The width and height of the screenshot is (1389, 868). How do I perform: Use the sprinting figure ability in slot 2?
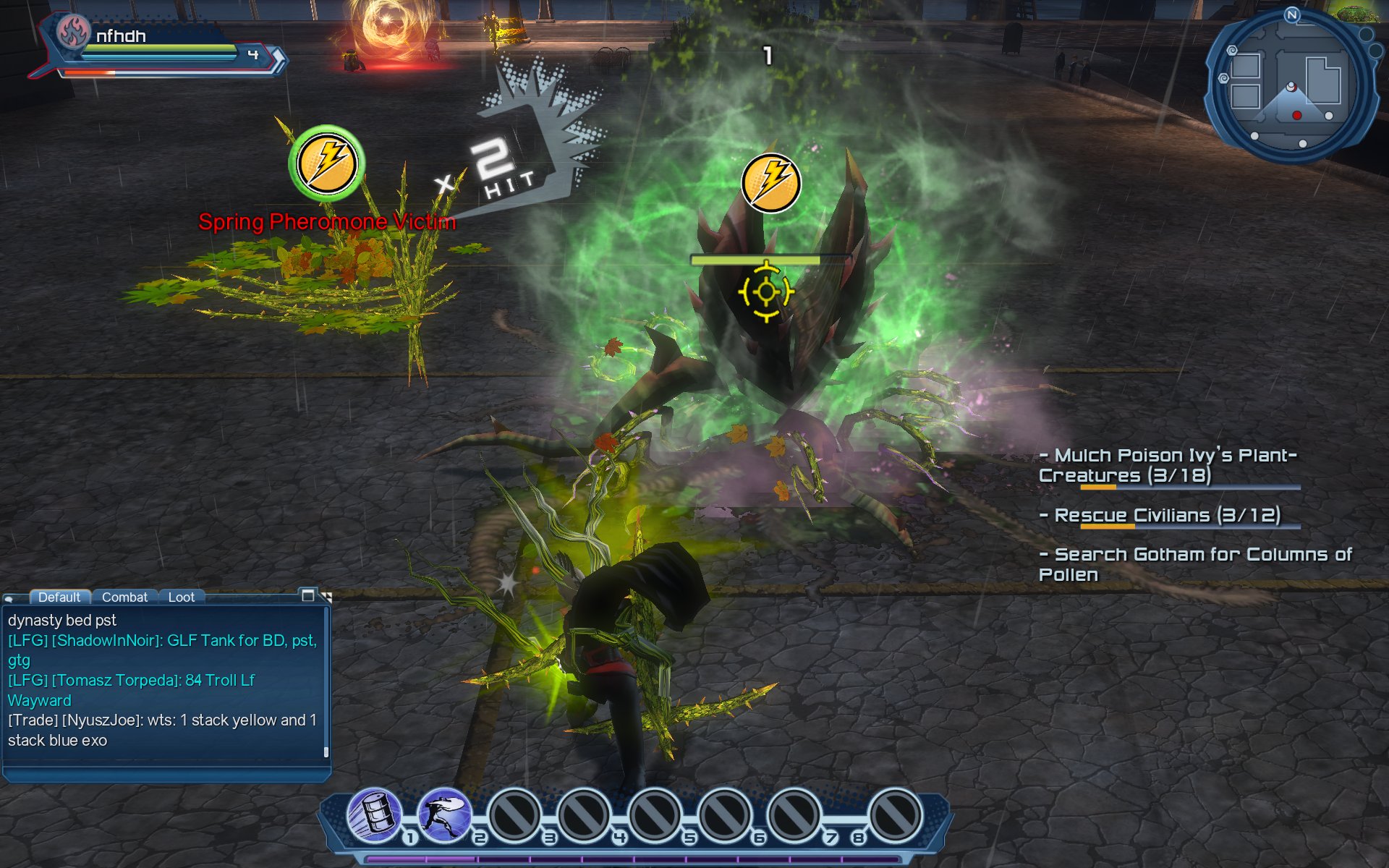coord(444,815)
